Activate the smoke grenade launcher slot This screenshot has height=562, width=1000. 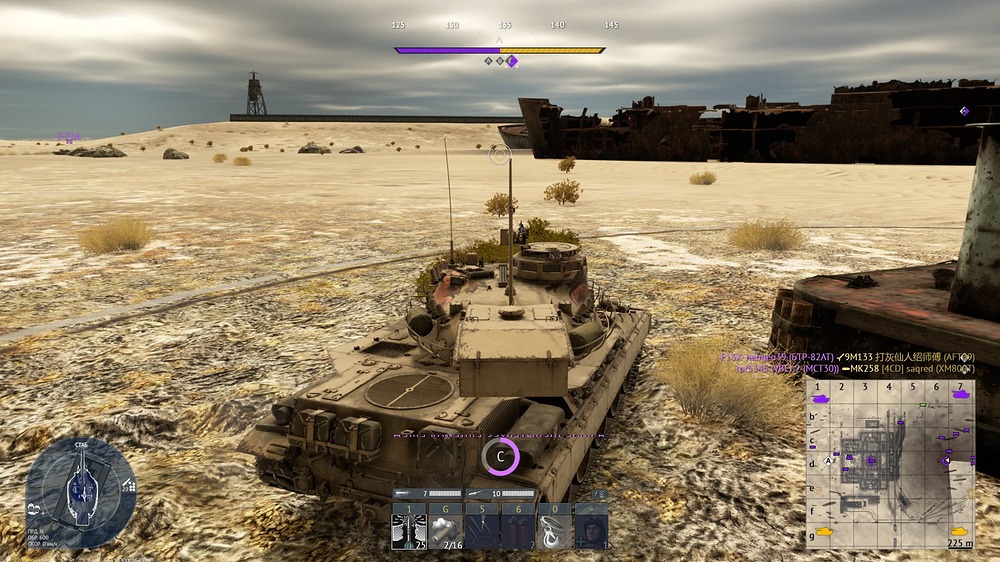(x=444, y=530)
